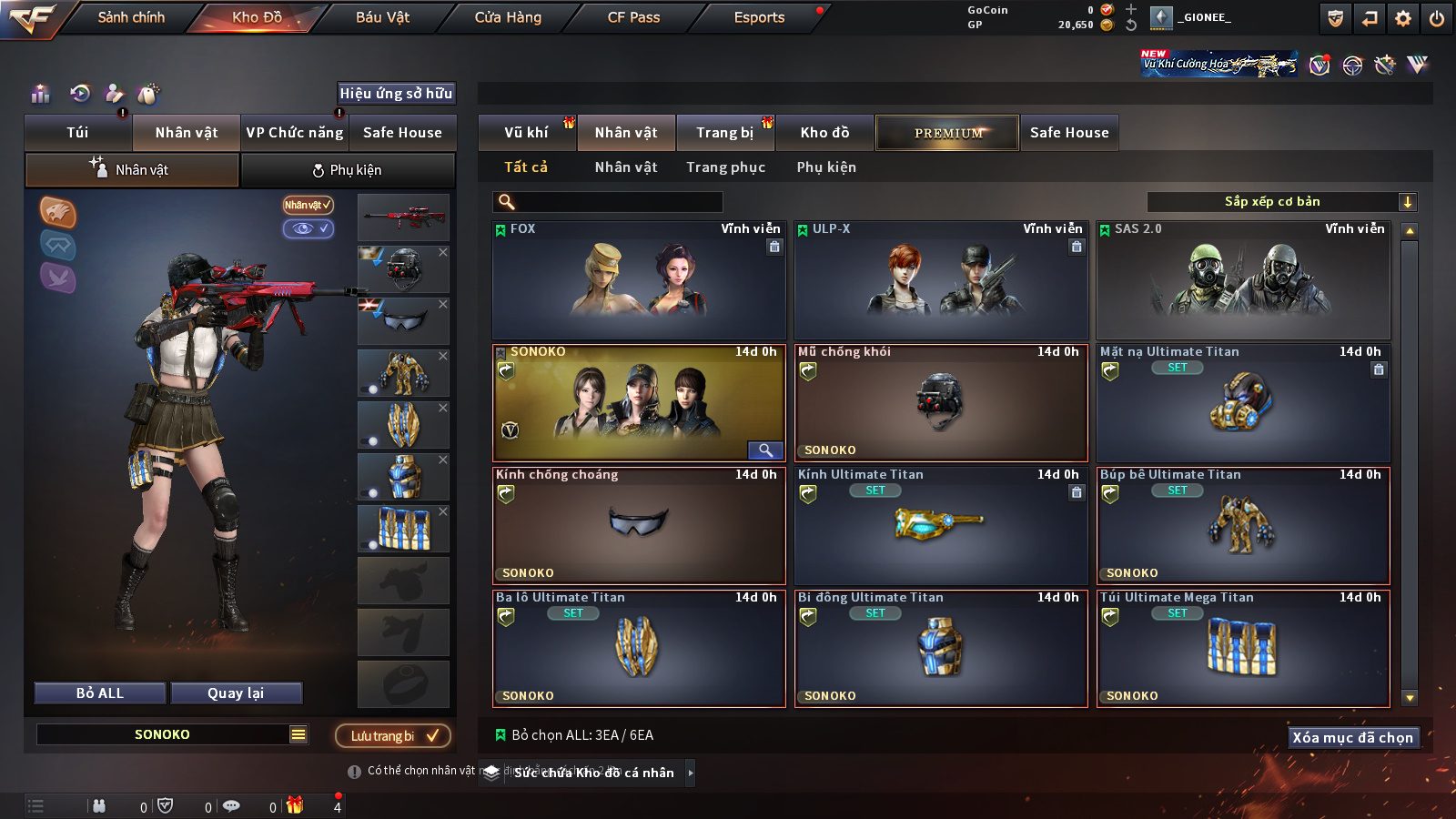Open the settings gear icon
Viewport: 1456px width, 819px height.
click(1403, 18)
